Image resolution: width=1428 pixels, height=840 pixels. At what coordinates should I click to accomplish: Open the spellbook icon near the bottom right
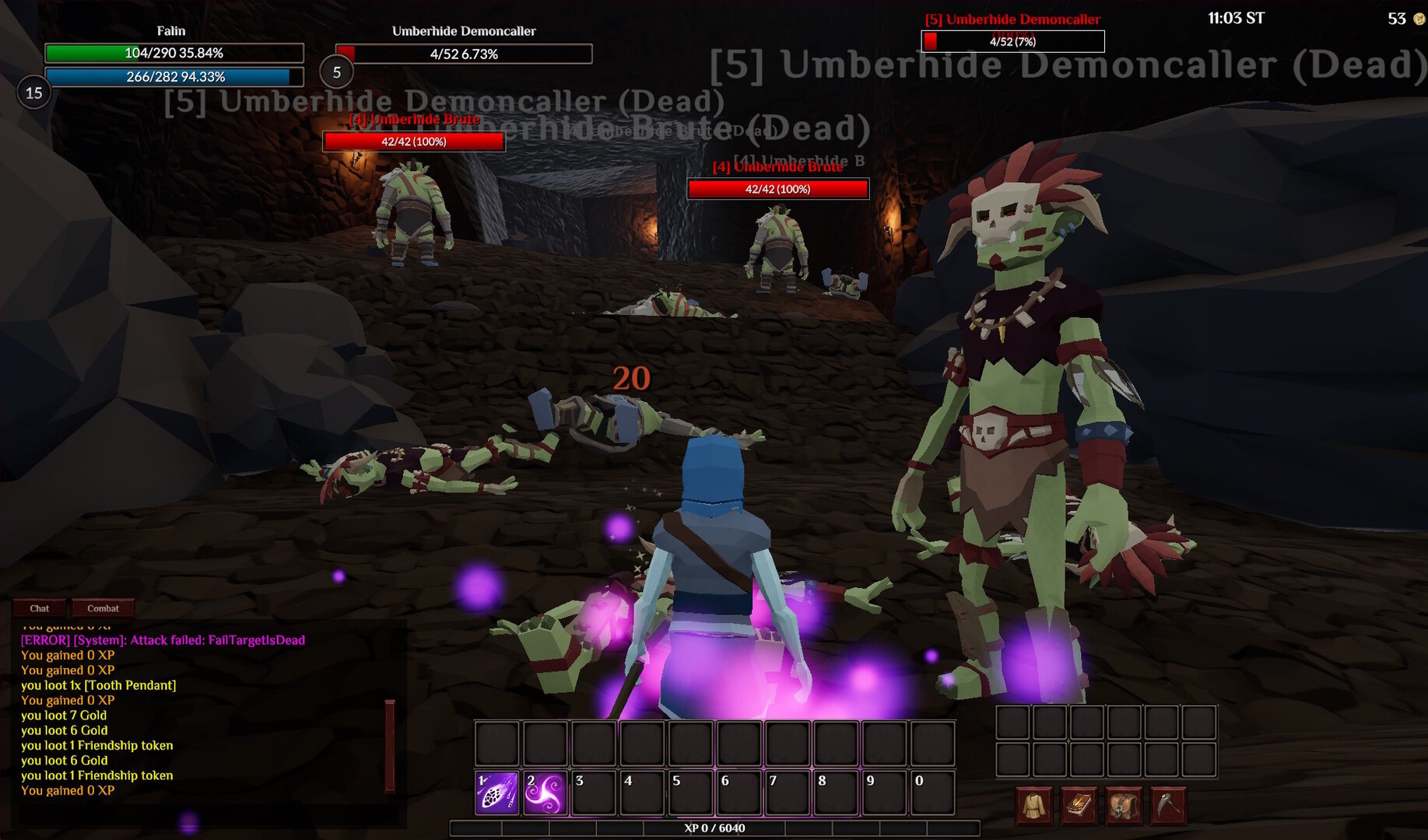(x=1080, y=805)
